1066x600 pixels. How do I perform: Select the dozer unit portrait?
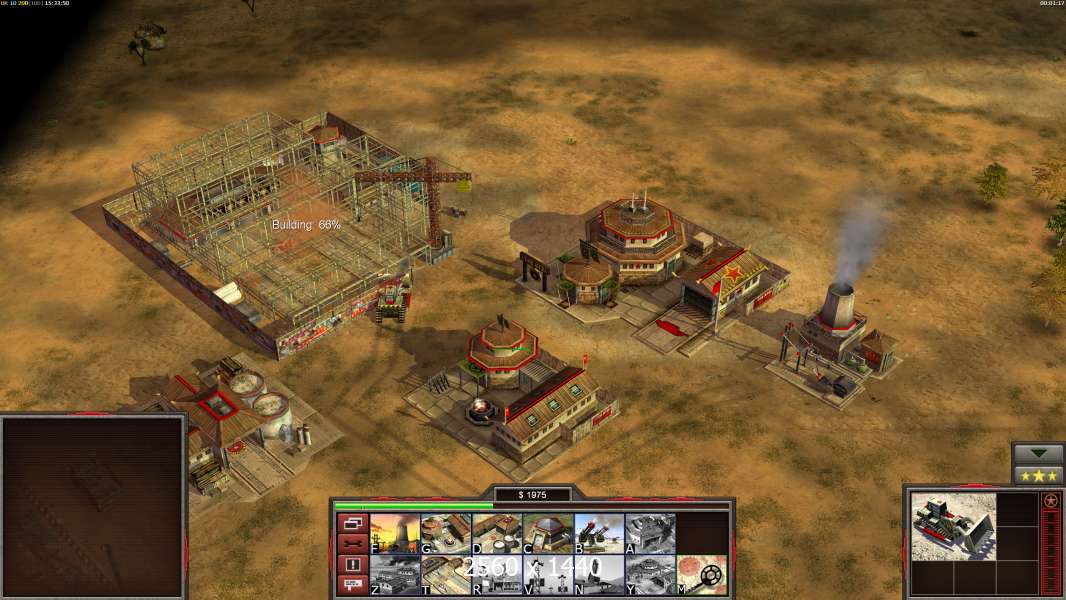point(953,525)
